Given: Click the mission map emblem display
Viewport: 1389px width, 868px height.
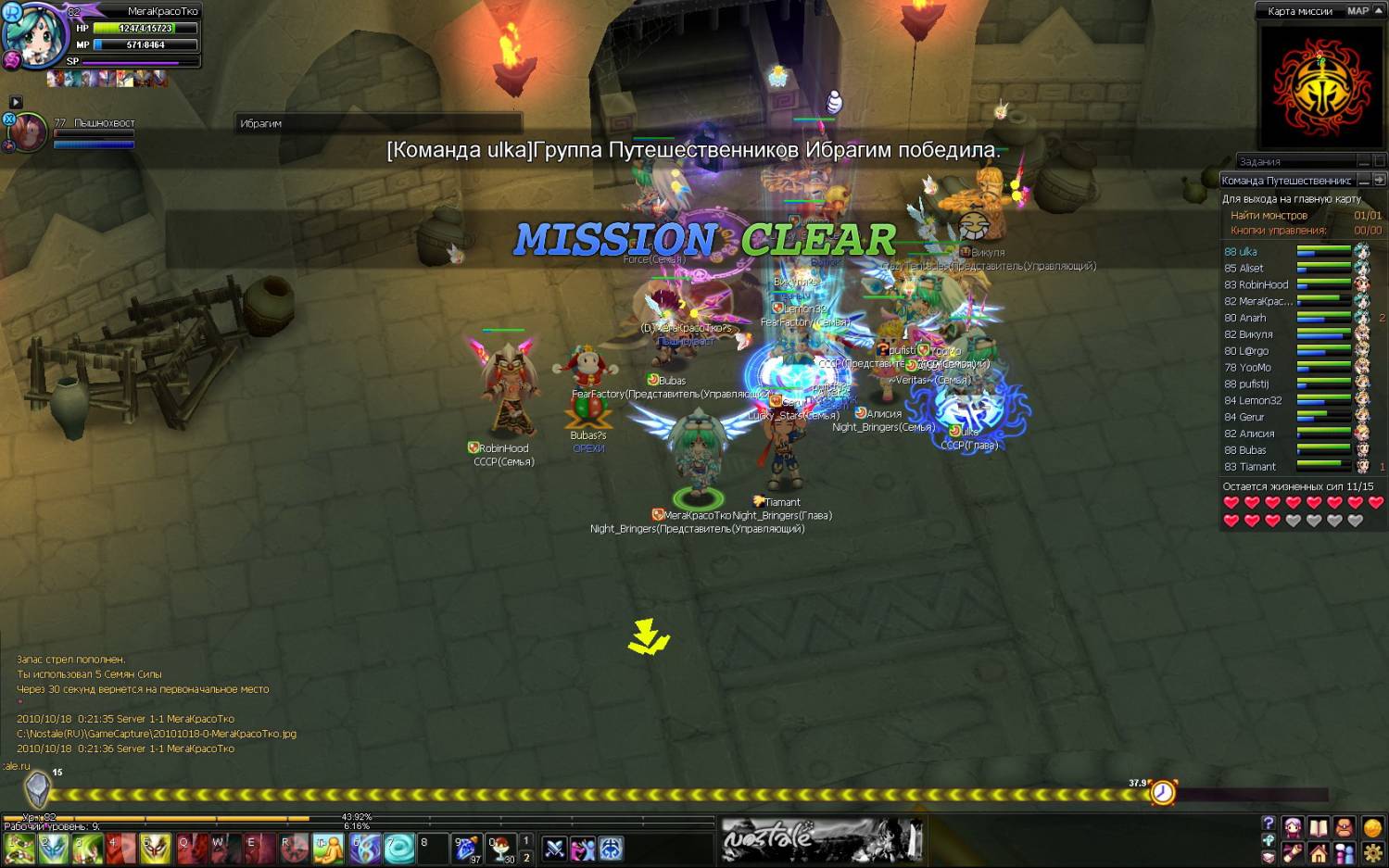Looking at the screenshot, I should (1320, 88).
